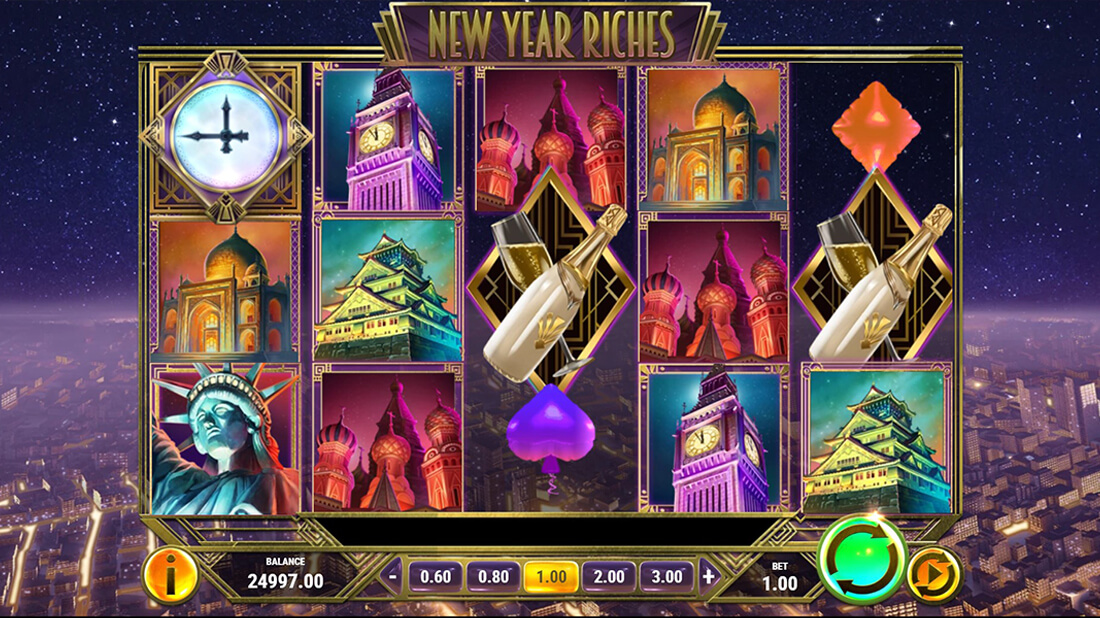Increase the bet with plus button
Screen dimensions: 1100x618
point(709,576)
